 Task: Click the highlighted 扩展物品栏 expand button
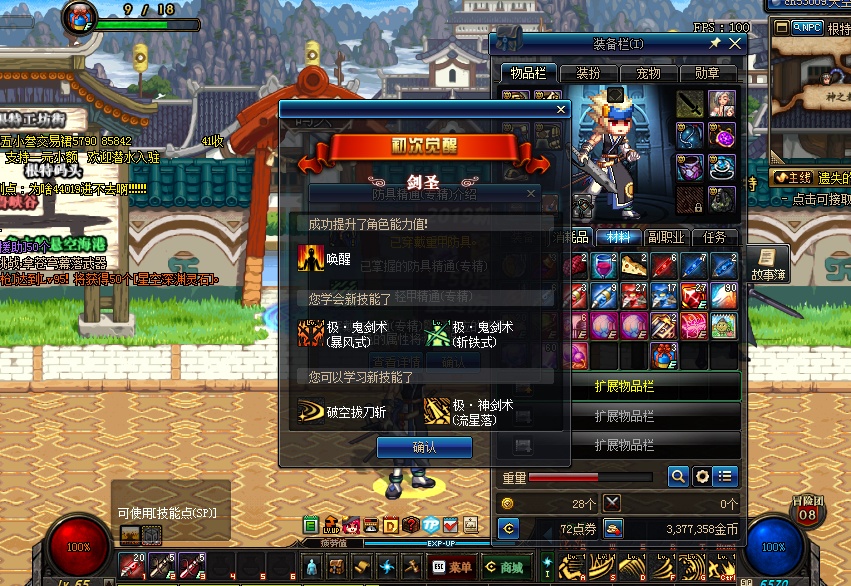(x=624, y=387)
